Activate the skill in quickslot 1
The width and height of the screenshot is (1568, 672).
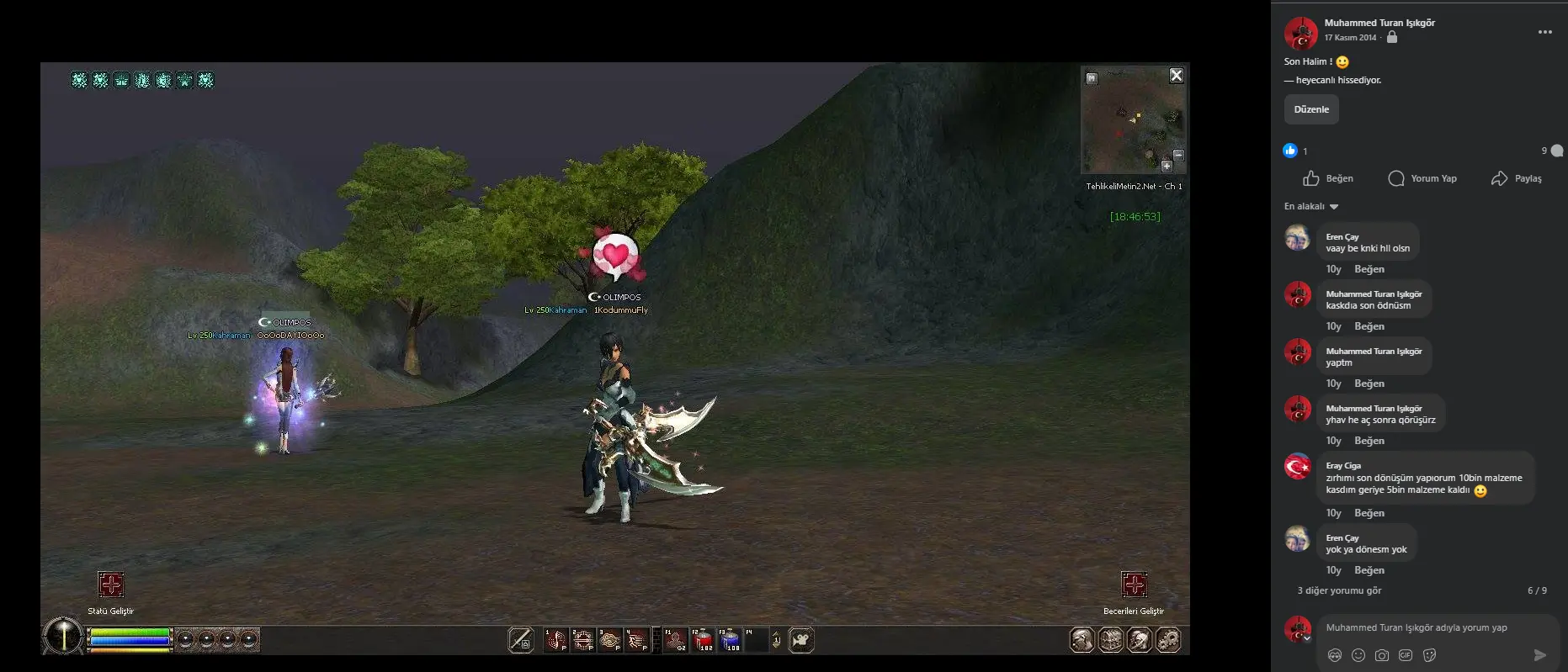(x=555, y=640)
